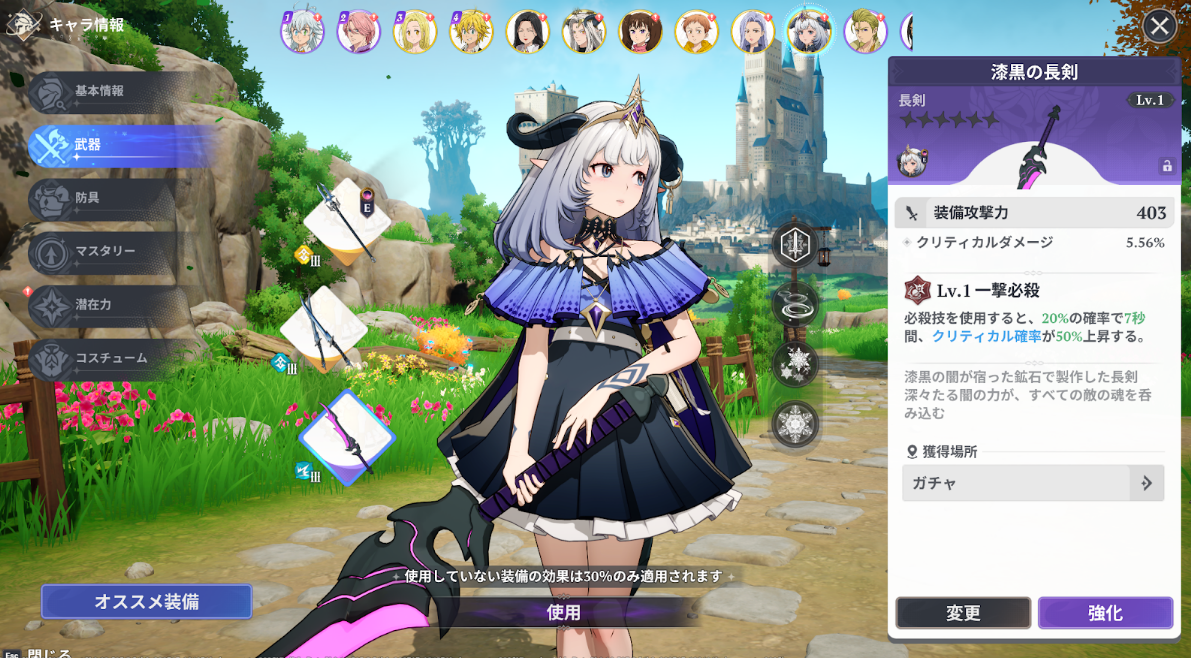Open the 基本情報 basic info tab
The height and width of the screenshot is (658, 1191).
coord(100,91)
